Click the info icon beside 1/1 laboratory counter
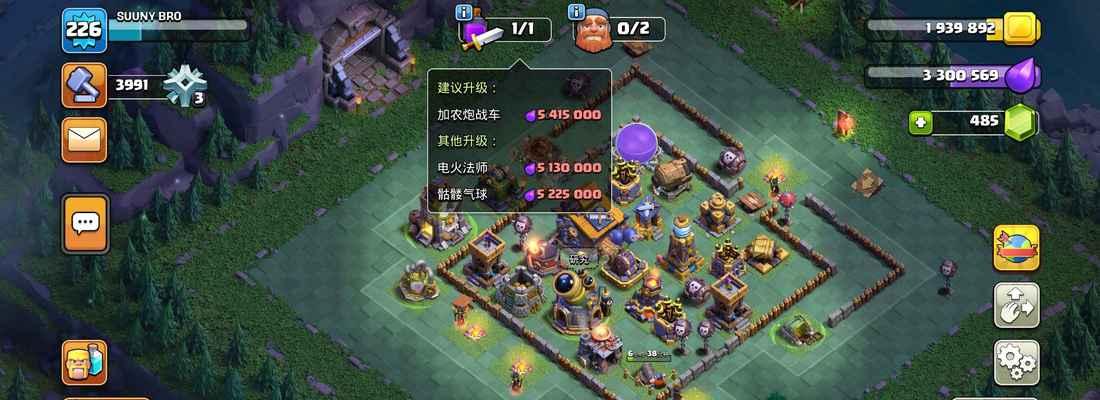1100x400 pixels. [464, 13]
